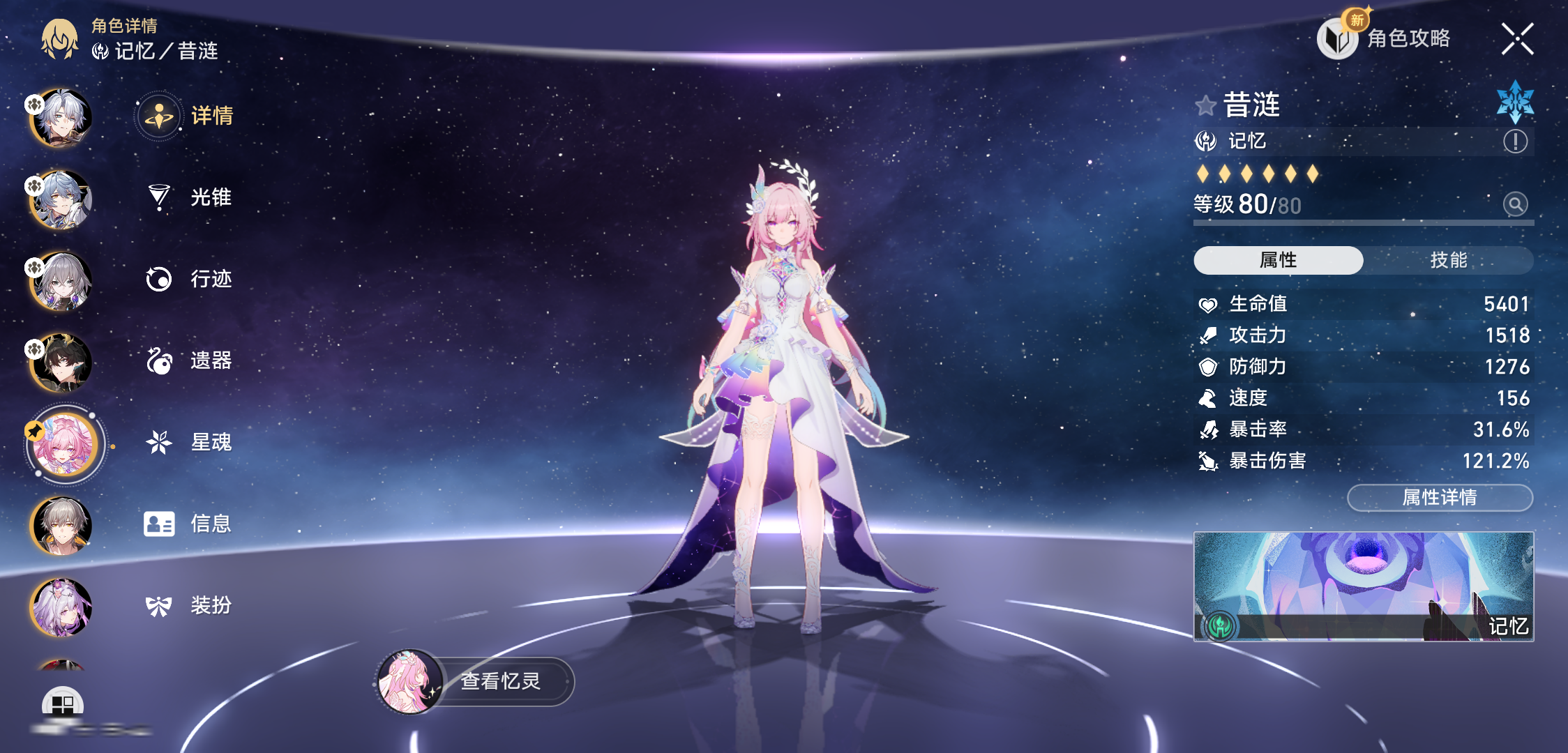This screenshot has height=753, width=1568.
Task: Open 属性详情 attribute details
Action: pos(1440,497)
